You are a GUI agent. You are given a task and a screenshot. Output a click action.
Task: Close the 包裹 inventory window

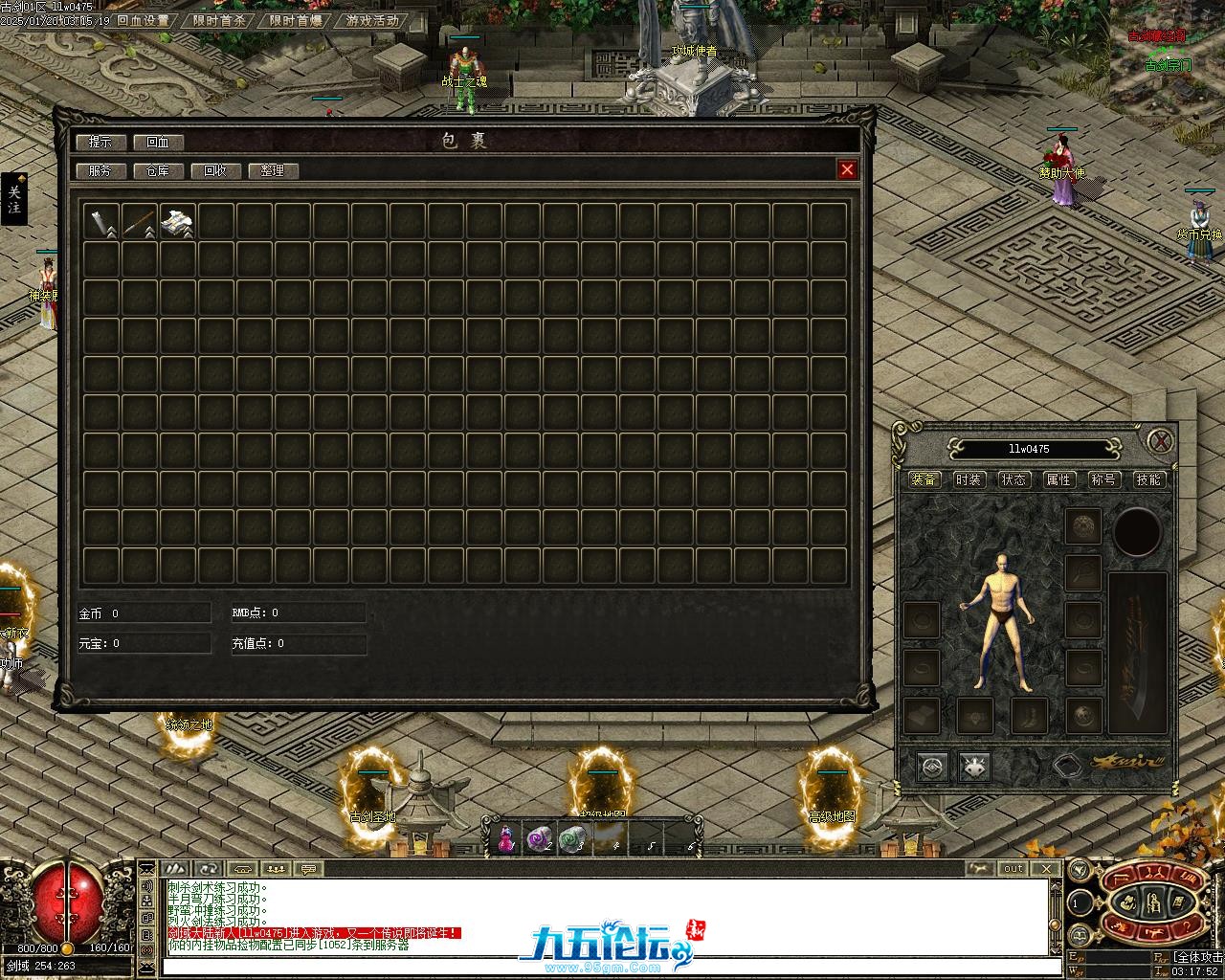(x=847, y=169)
